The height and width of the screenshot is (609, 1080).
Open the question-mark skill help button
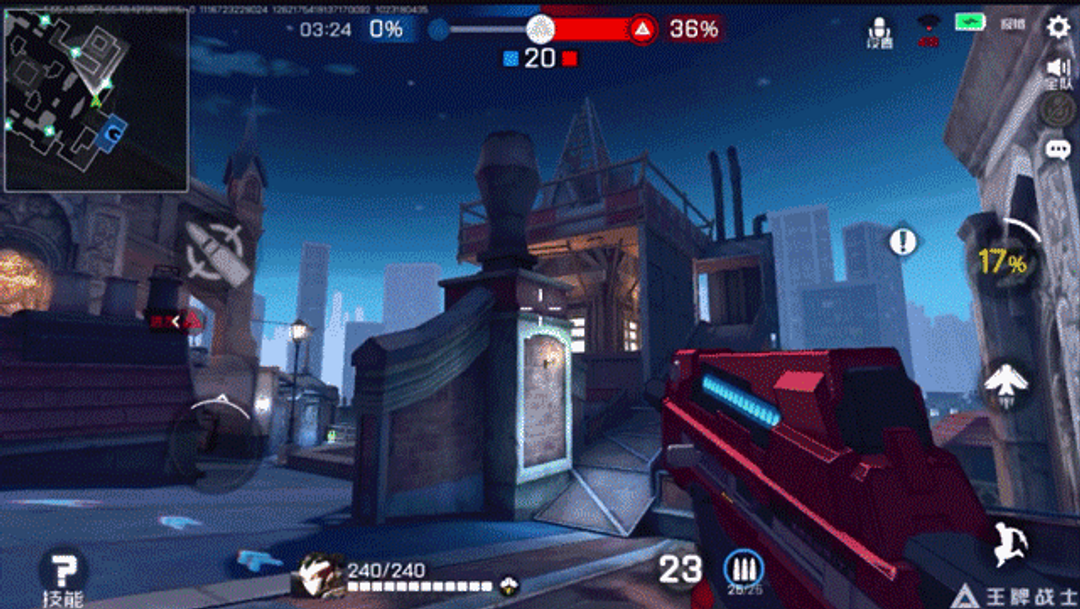tap(62, 572)
